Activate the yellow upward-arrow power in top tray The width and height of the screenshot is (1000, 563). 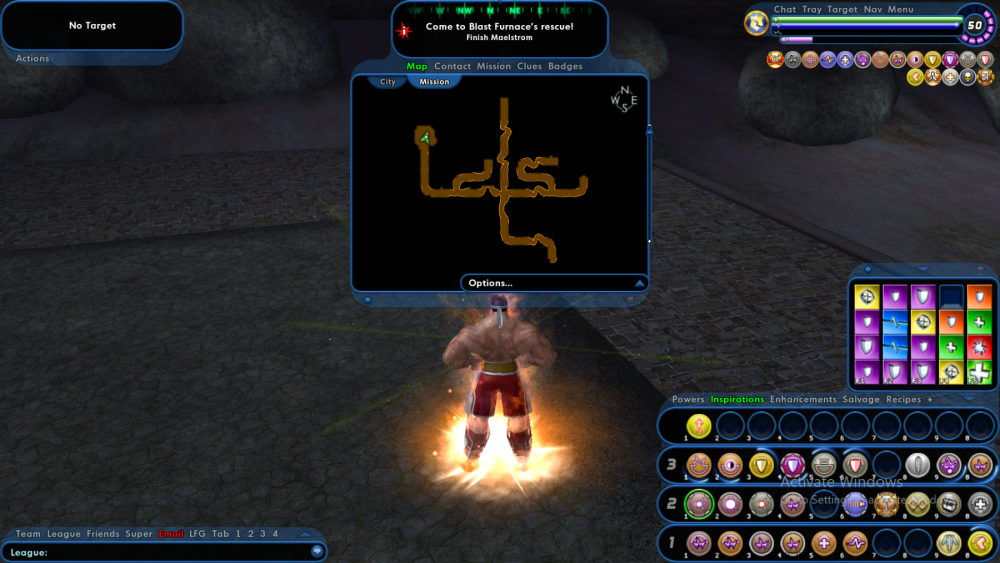pyautogui.click(x=698, y=426)
